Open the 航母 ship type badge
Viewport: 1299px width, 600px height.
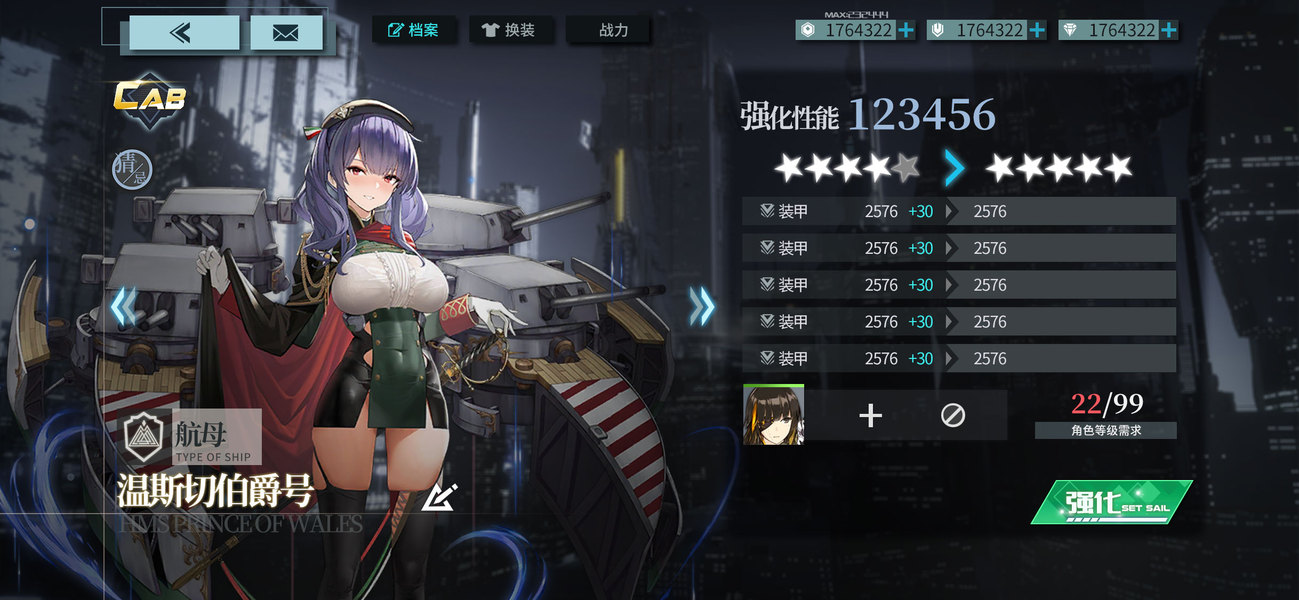pos(192,437)
